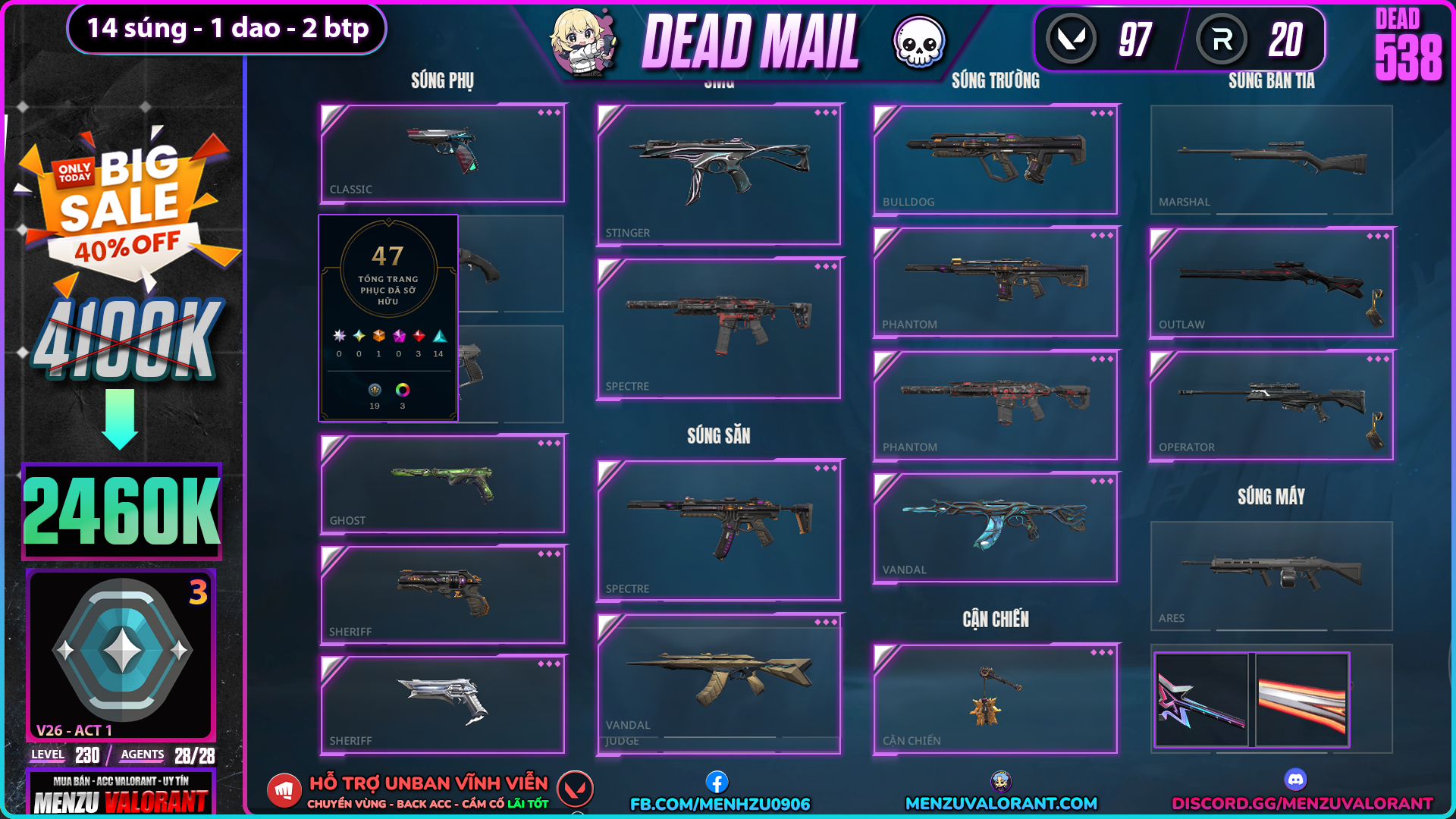Open the Marshal sniper slot
Screen dimensions: 1456x819
point(1272,160)
